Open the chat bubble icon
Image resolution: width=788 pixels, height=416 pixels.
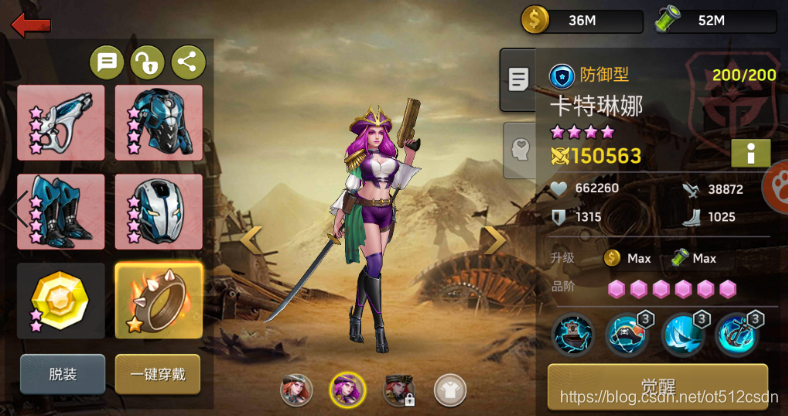107,63
